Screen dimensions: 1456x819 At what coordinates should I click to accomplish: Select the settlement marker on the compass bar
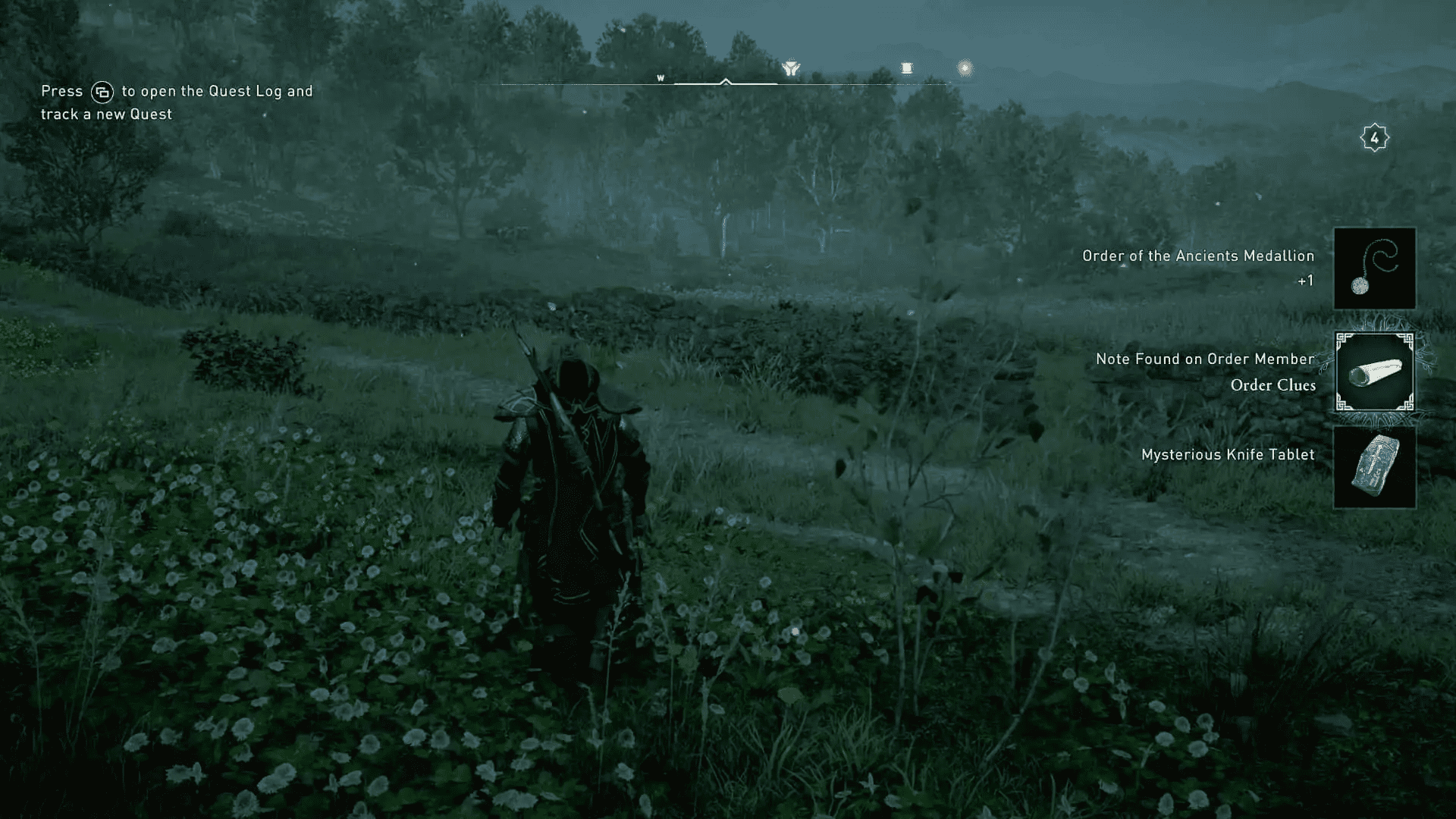click(x=907, y=68)
